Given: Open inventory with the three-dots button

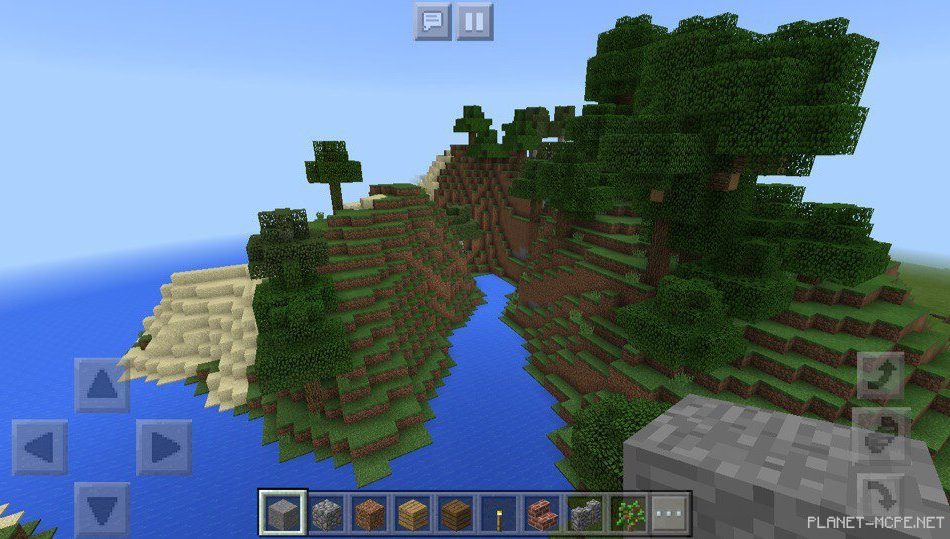Looking at the screenshot, I should [x=671, y=514].
